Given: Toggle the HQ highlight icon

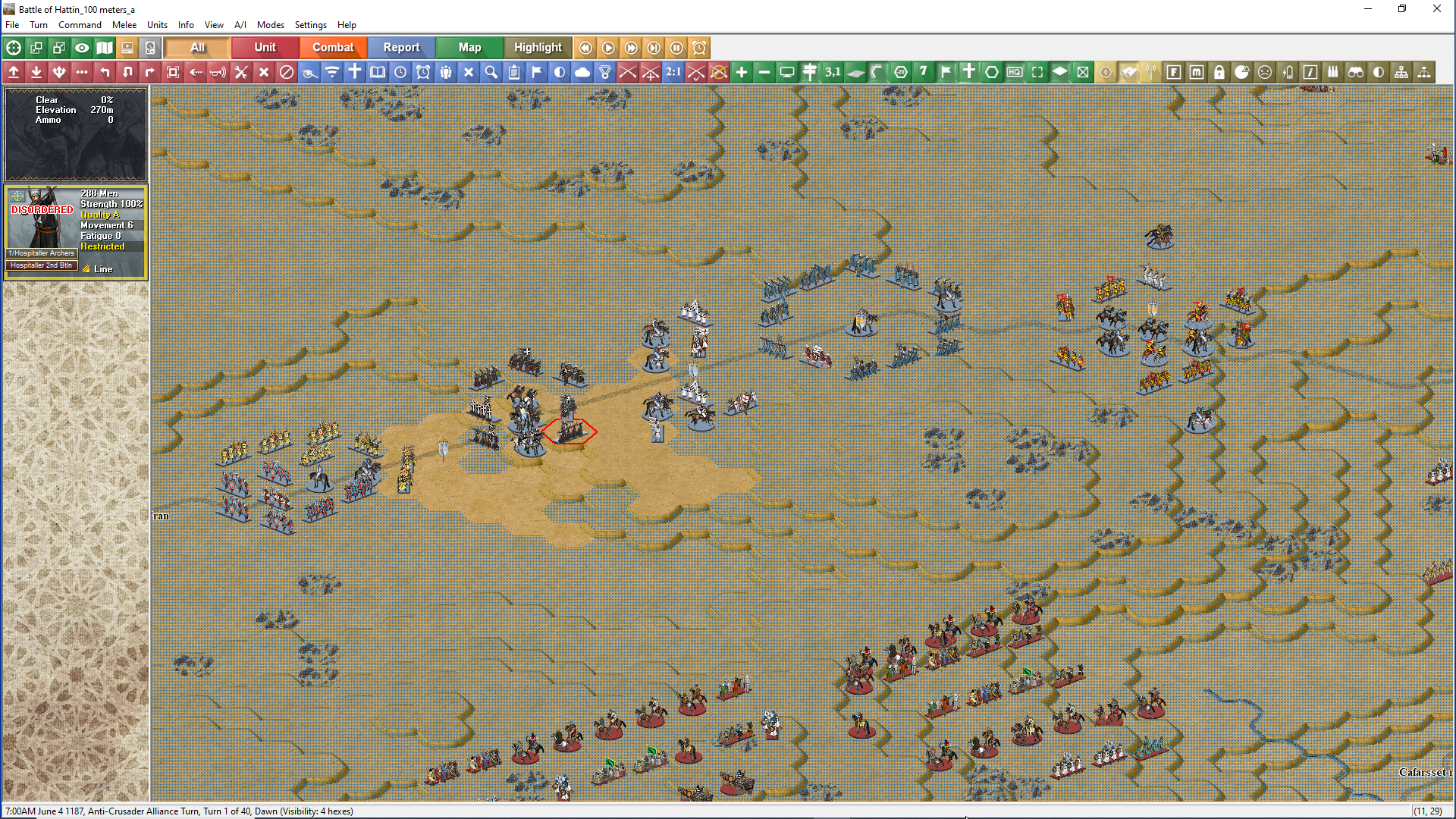Looking at the screenshot, I should click(1015, 72).
